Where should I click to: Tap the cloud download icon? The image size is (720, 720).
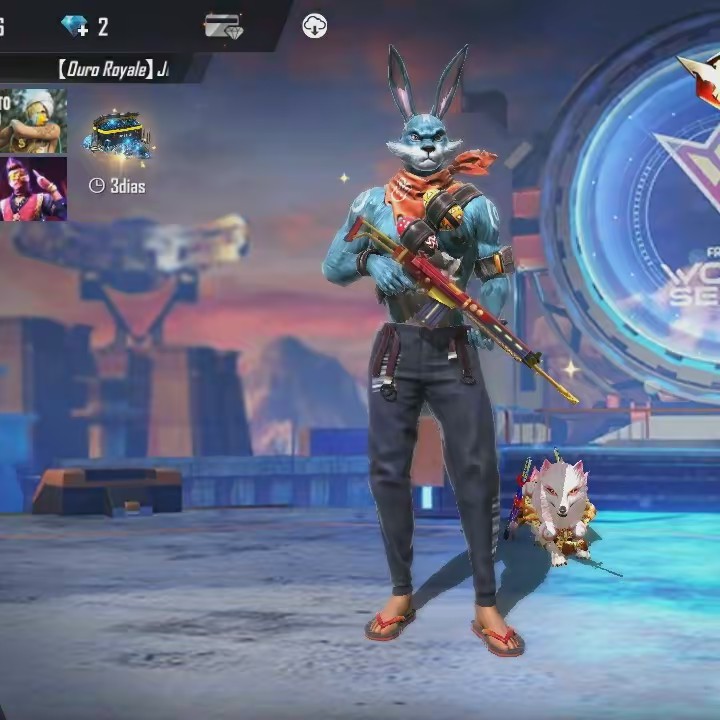coord(315,27)
